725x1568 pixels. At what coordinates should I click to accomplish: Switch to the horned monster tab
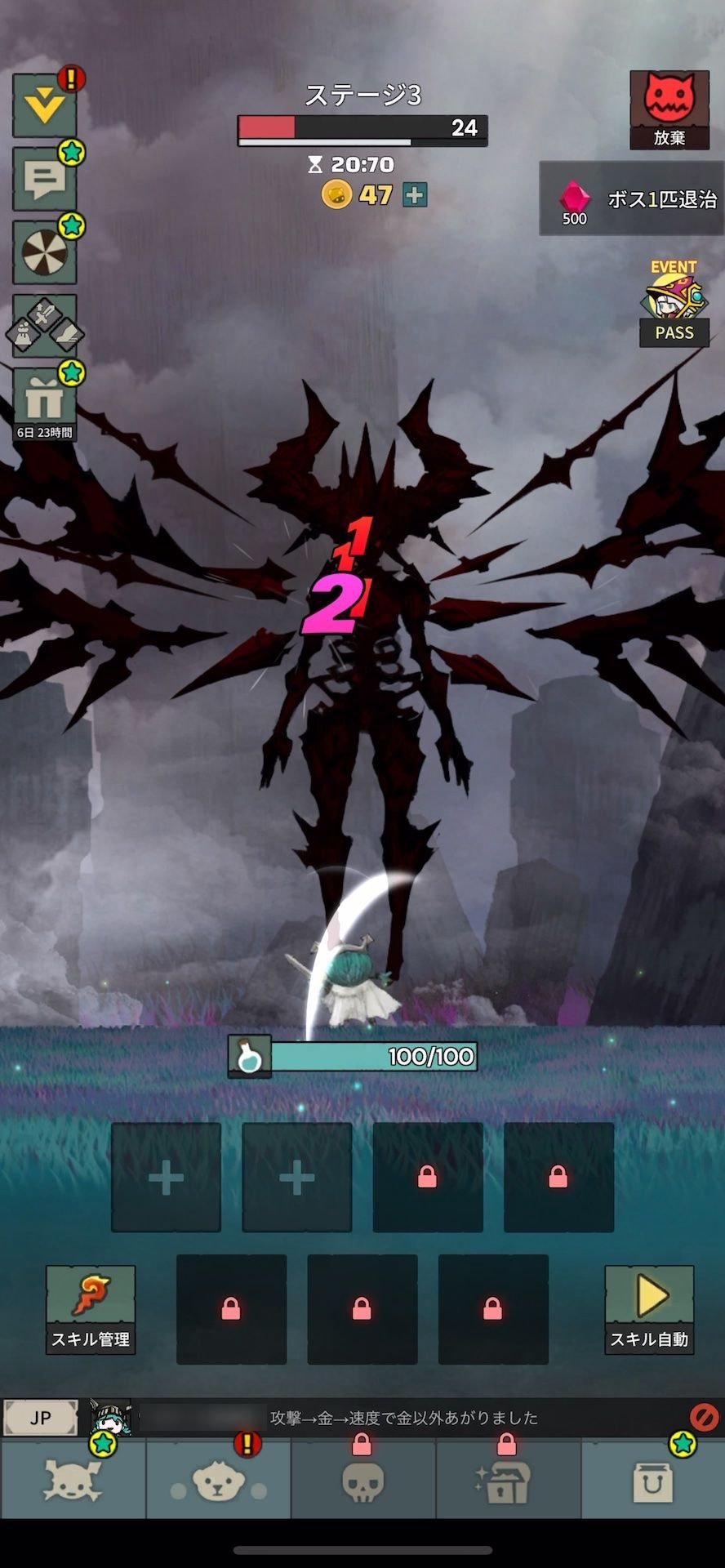73,1480
